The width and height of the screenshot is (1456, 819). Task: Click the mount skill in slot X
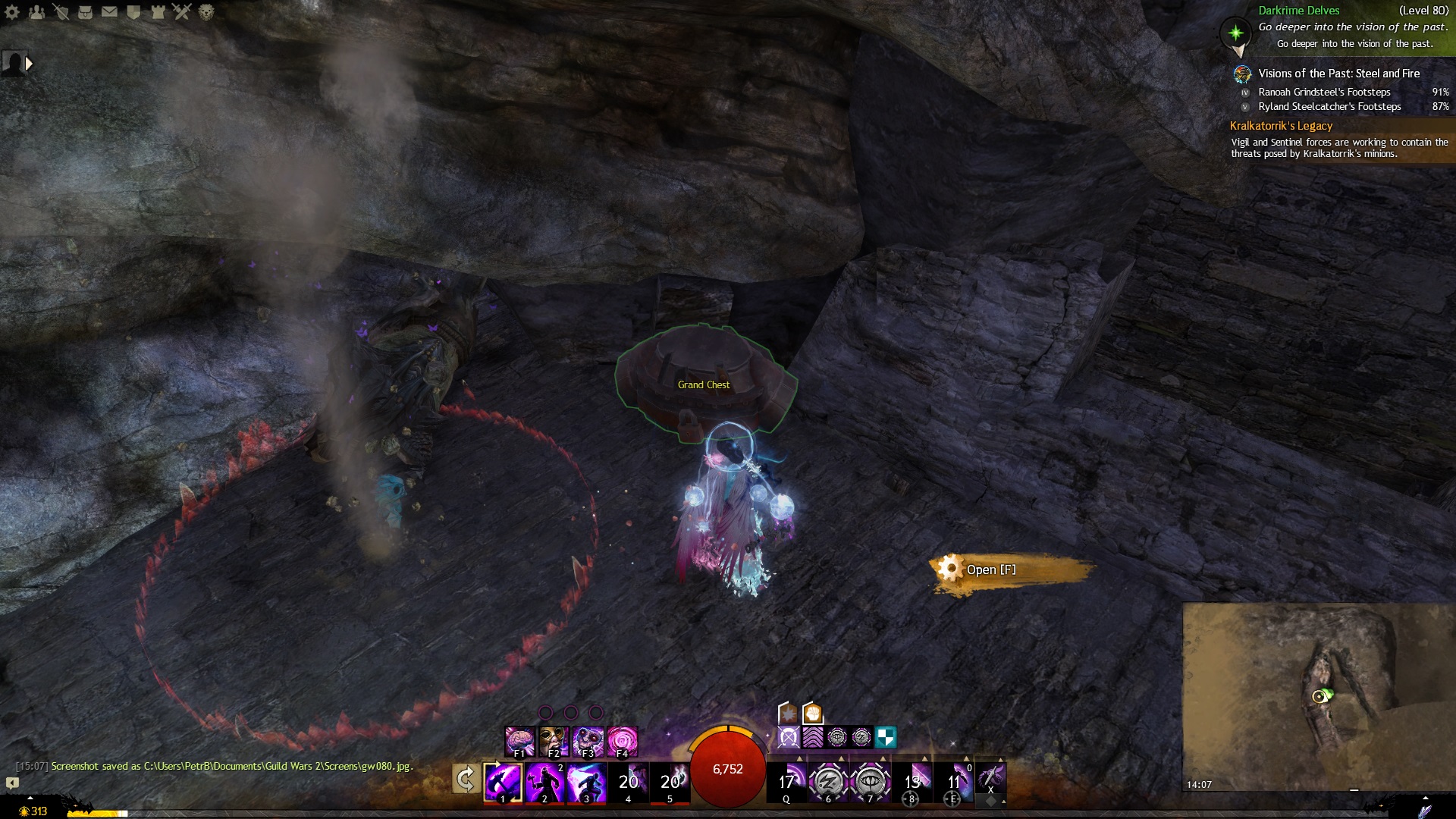pyautogui.click(x=990, y=778)
